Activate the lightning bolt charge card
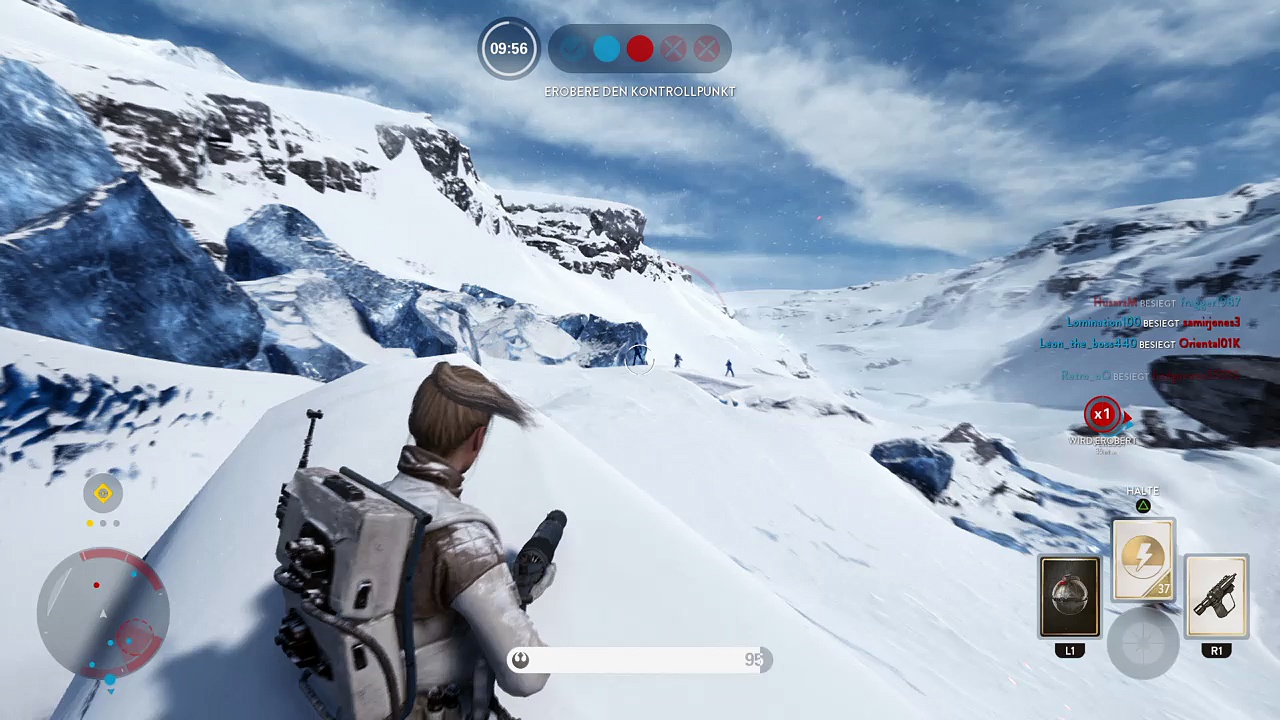Viewport: 1280px width, 720px height. click(x=1143, y=559)
